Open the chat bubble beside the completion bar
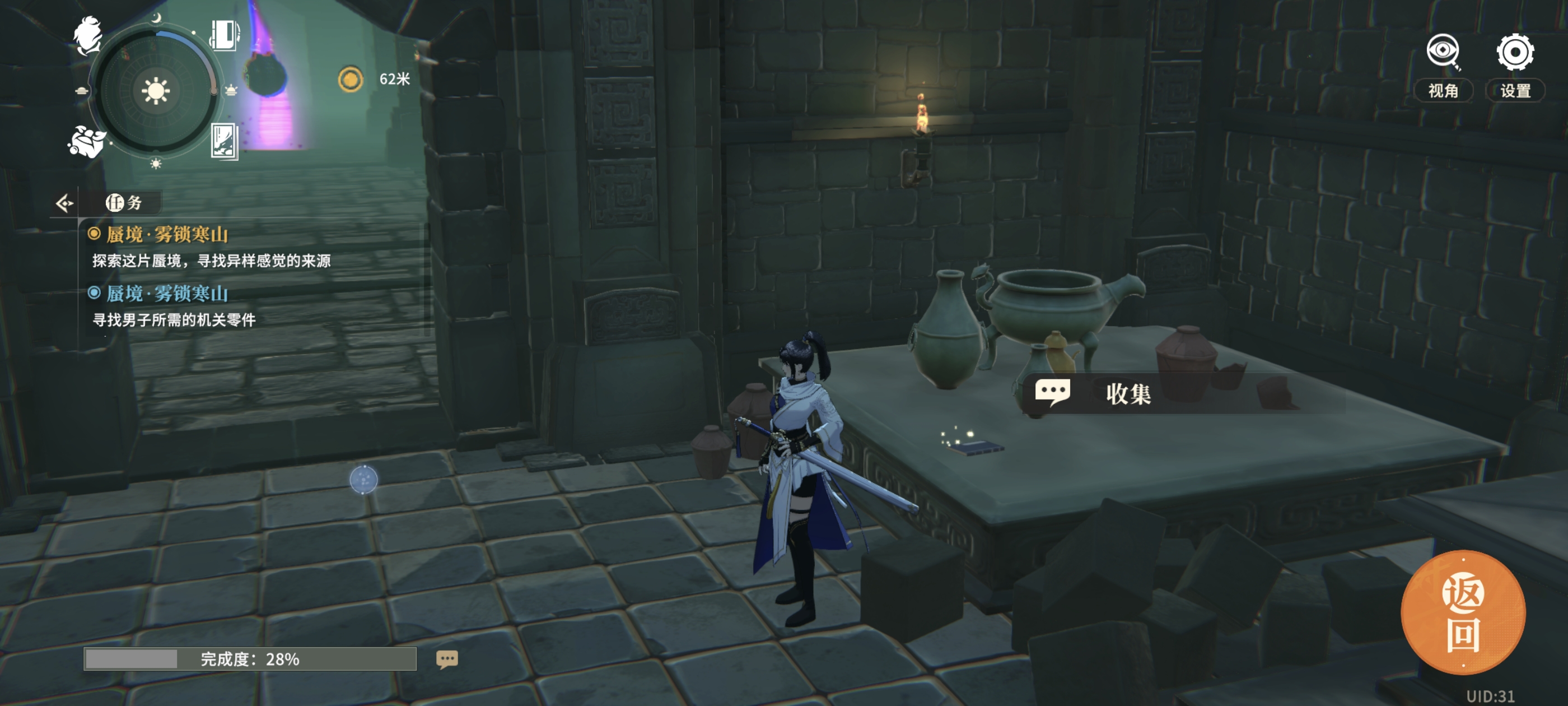 [447, 659]
